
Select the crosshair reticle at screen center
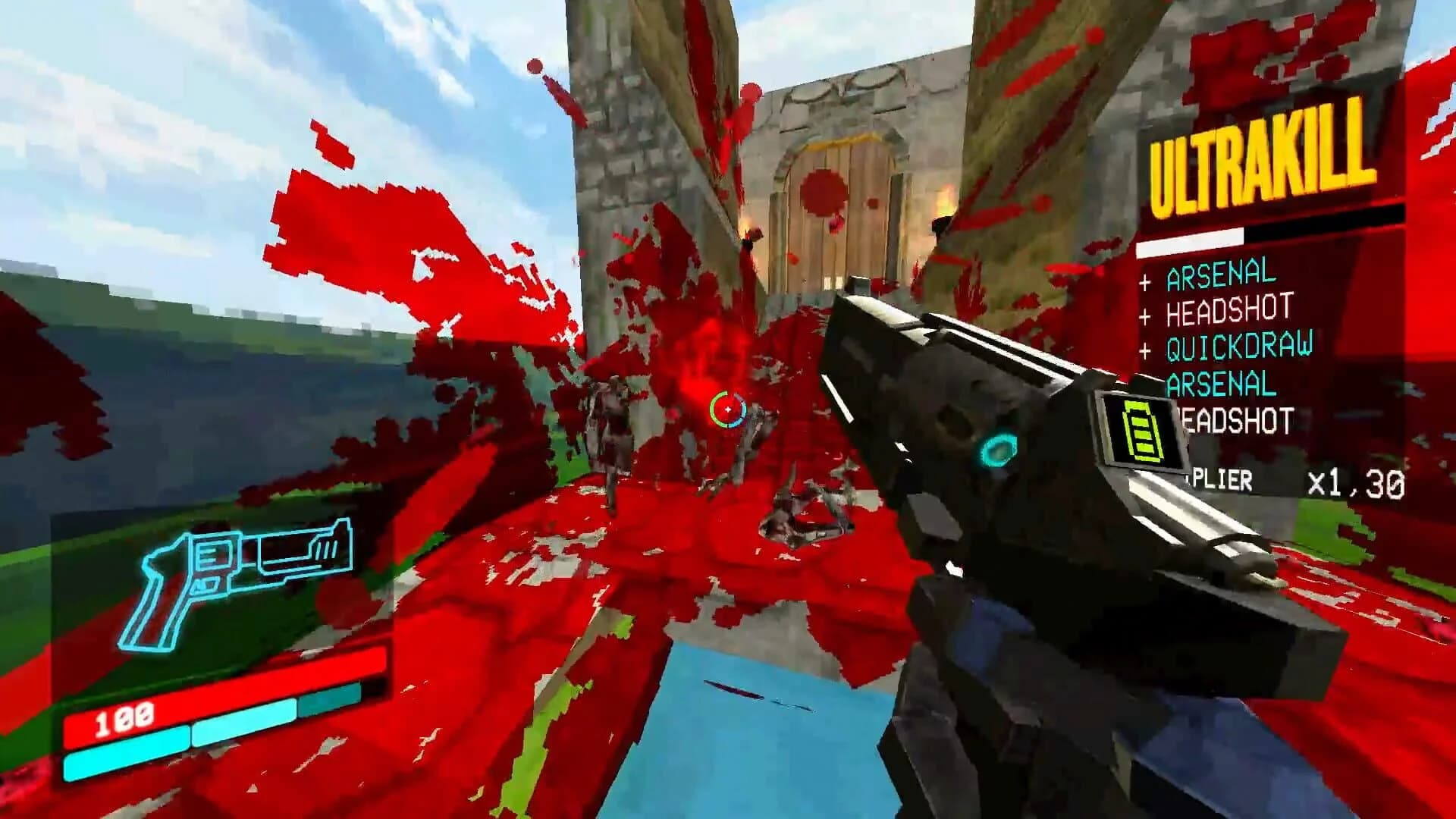(x=726, y=408)
